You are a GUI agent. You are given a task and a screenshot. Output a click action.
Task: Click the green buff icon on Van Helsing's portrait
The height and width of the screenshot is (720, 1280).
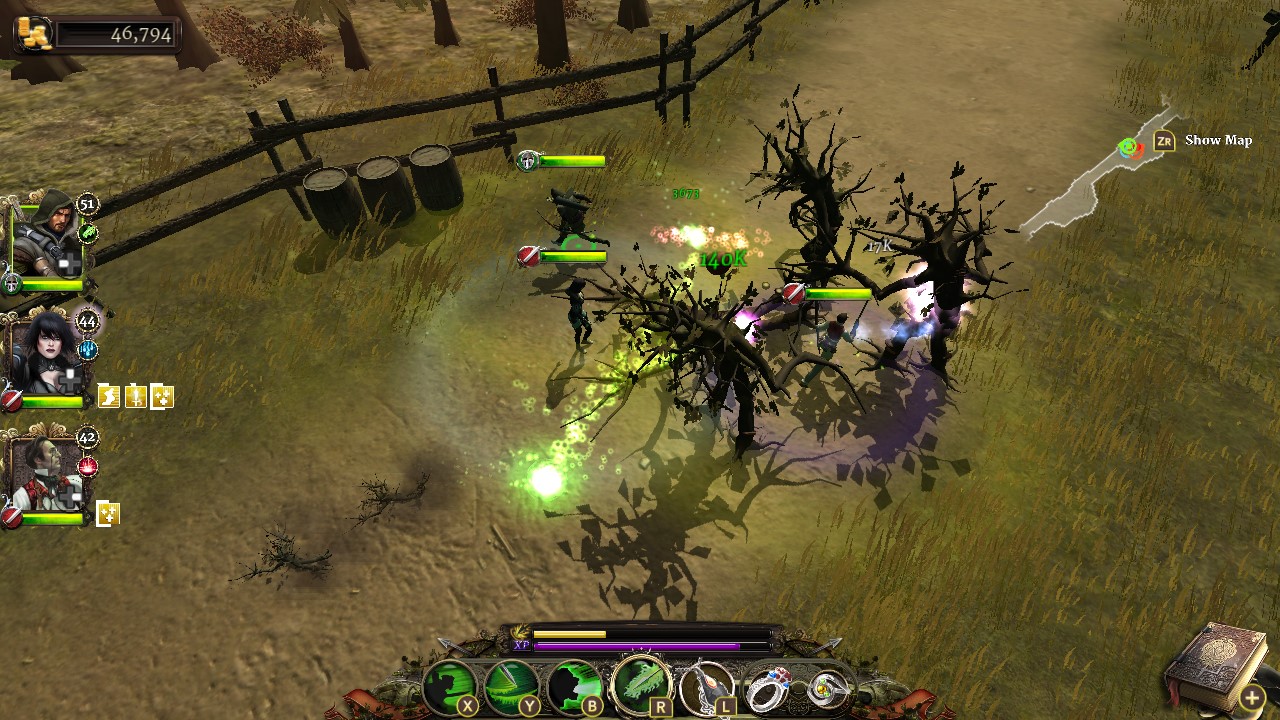[88, 232]
